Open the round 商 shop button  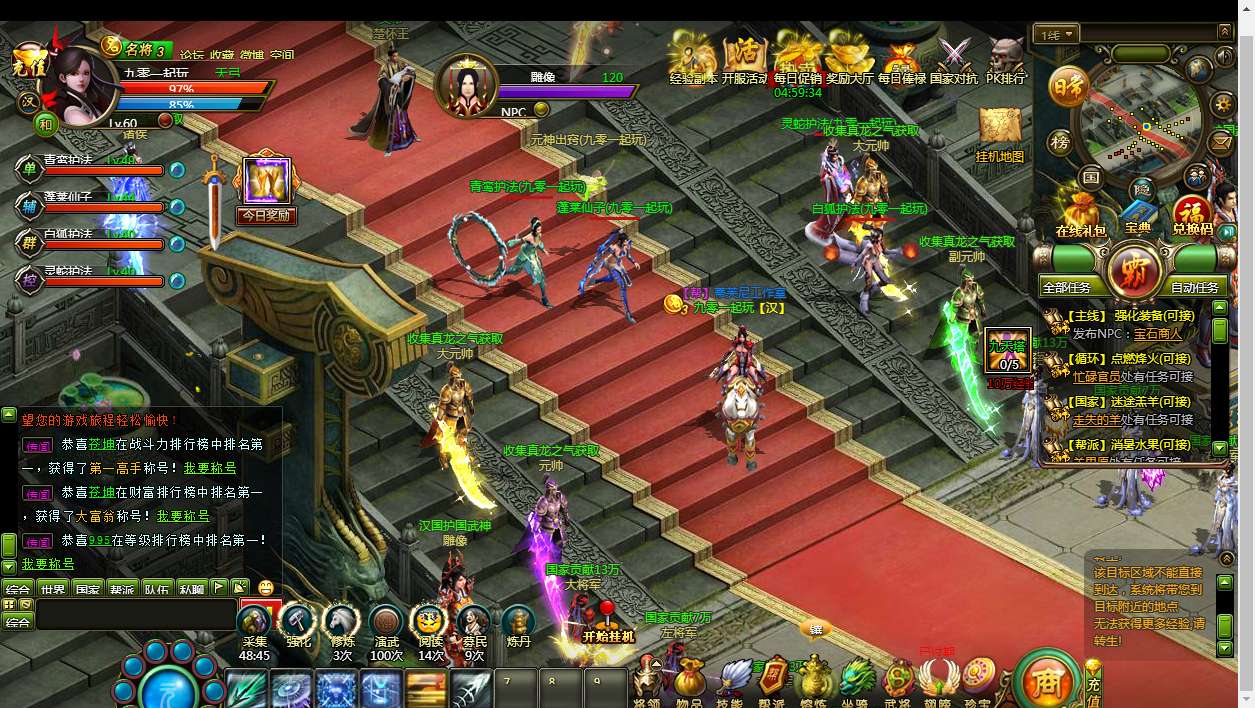(1045, 682)
